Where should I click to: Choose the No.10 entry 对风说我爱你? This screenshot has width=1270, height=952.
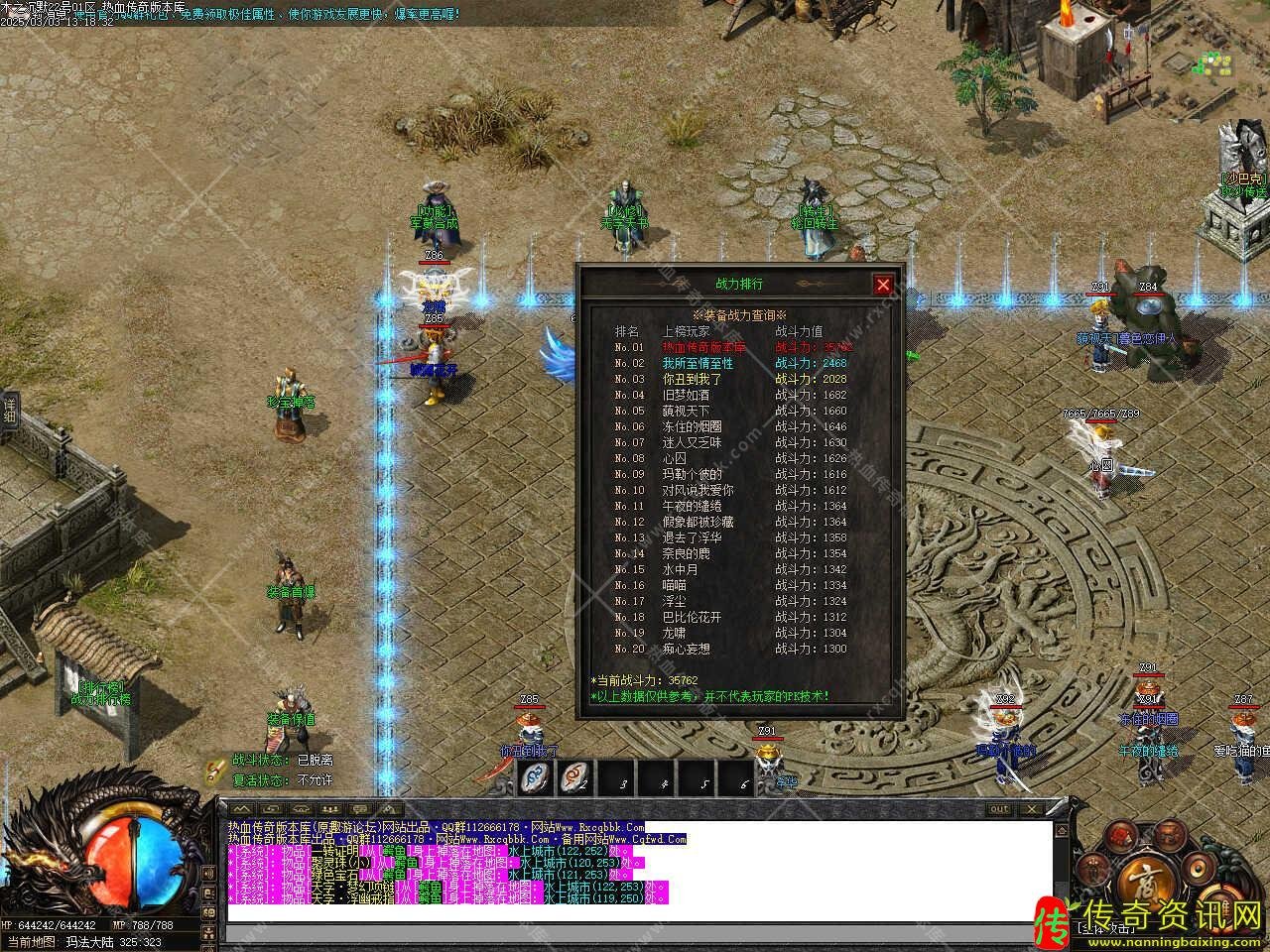click(x=698, y=491)
